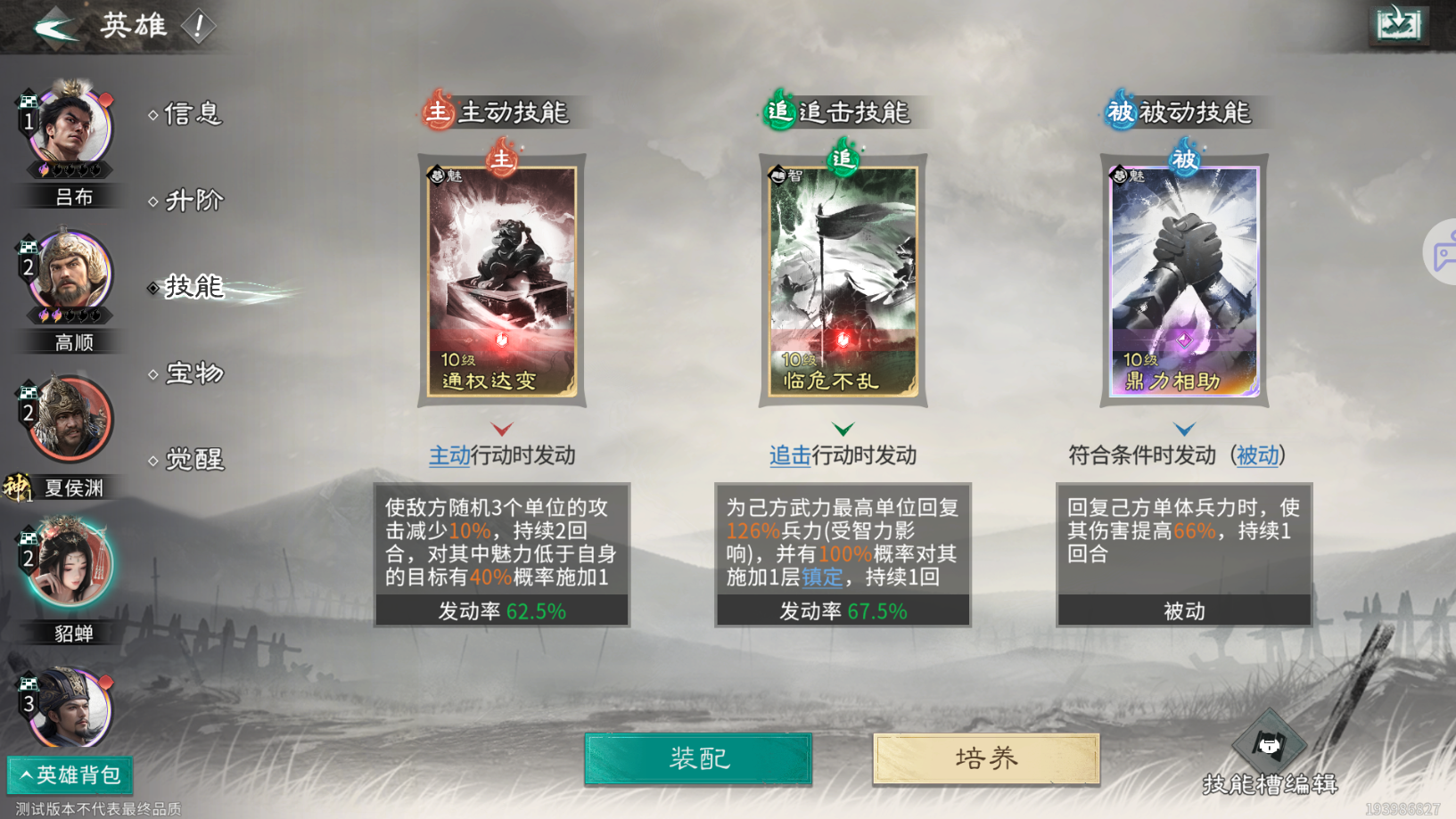Click the 魅 attribute badge on 通权达变 card
This screenshot has height=819, width=1456.
(436, 175)
